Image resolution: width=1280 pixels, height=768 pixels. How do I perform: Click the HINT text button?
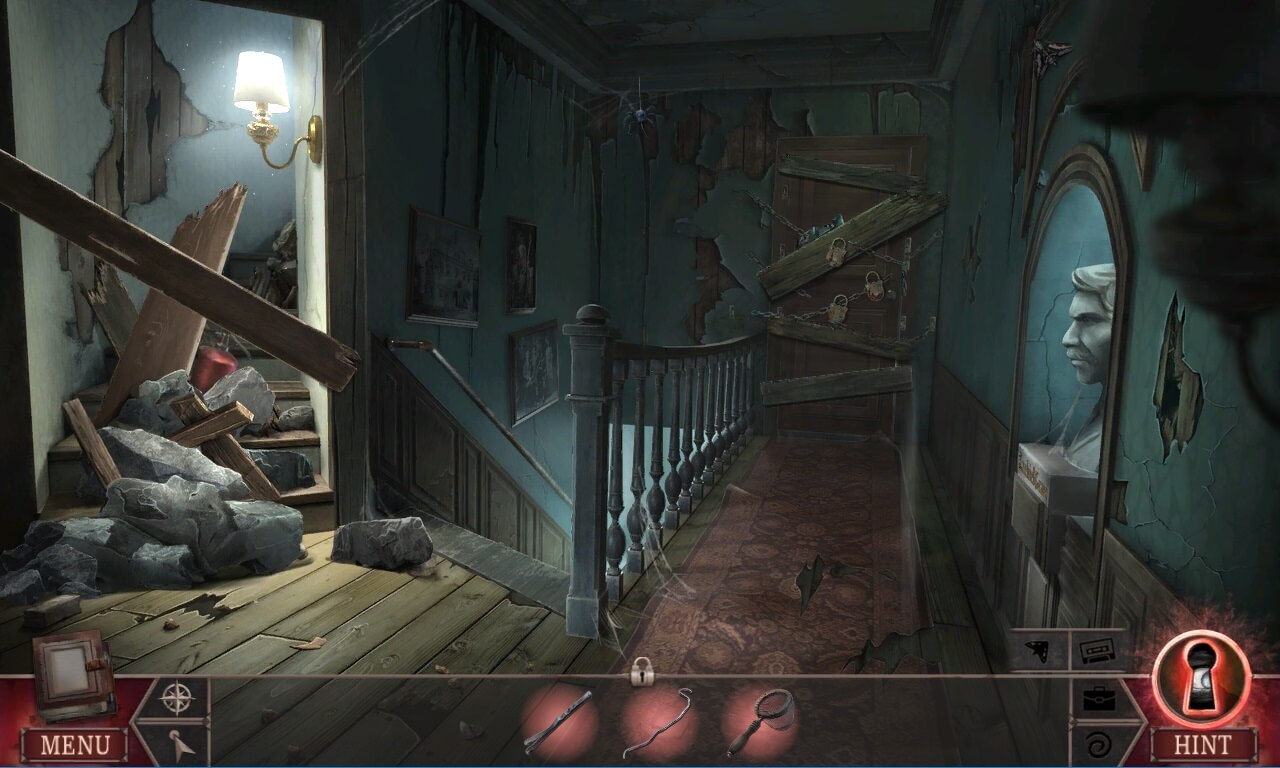pyautogui.click(x=1203, y=744)
